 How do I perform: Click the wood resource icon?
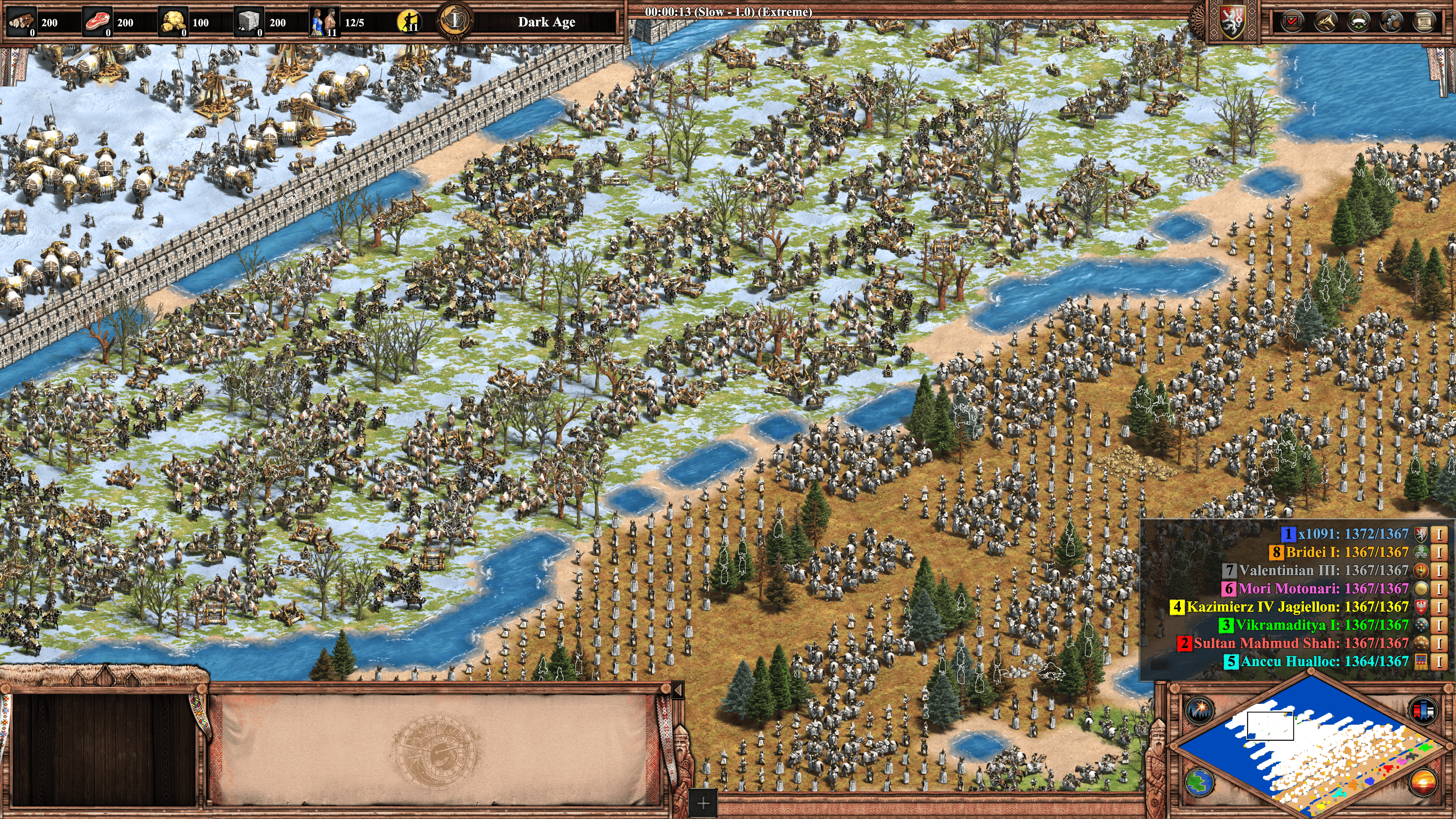(x=22, y=22)
